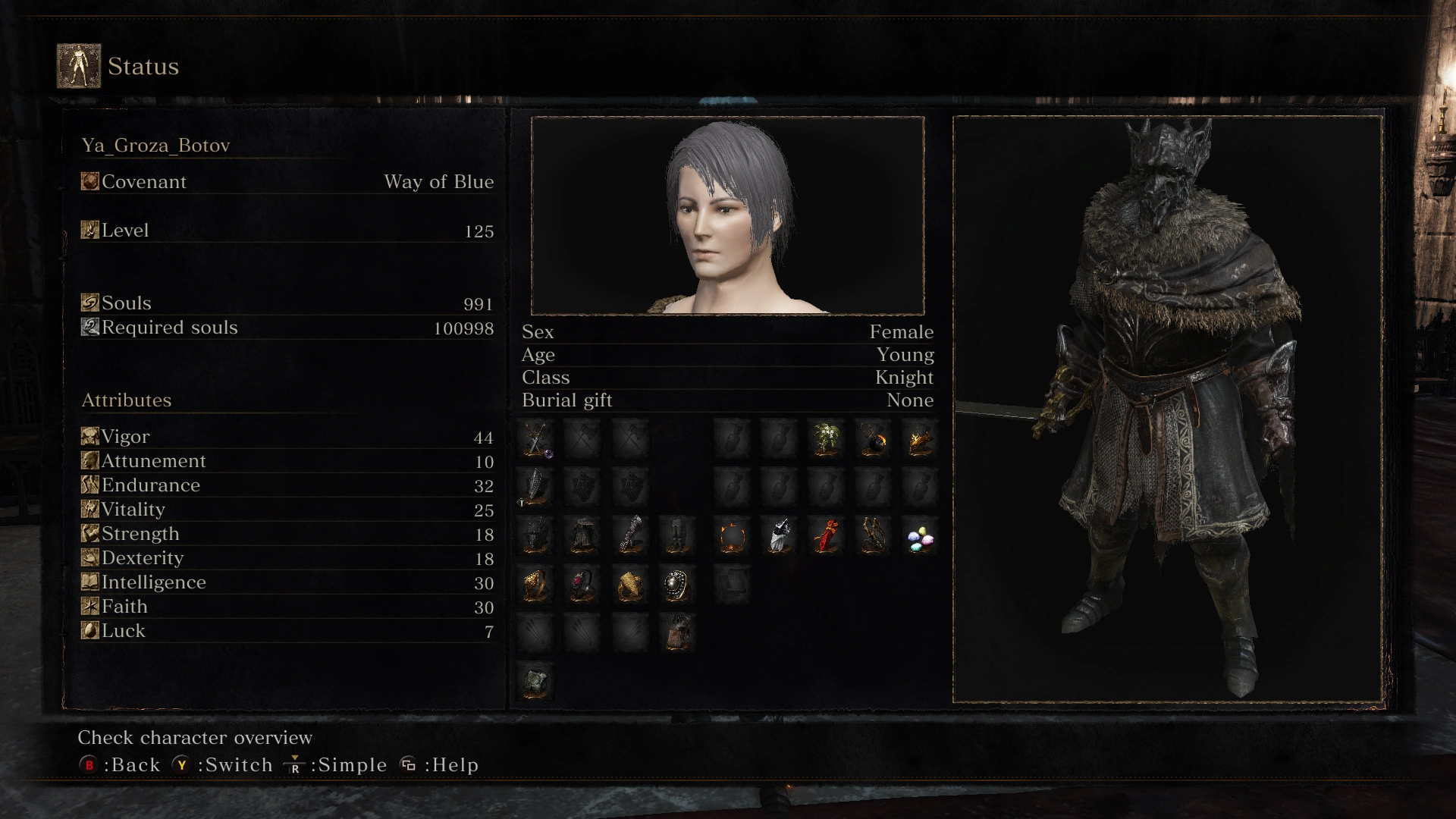Viewport: 1456px width, 819px height.
Task: Pick the red bundle item slot
Action: tap(827, 535)
